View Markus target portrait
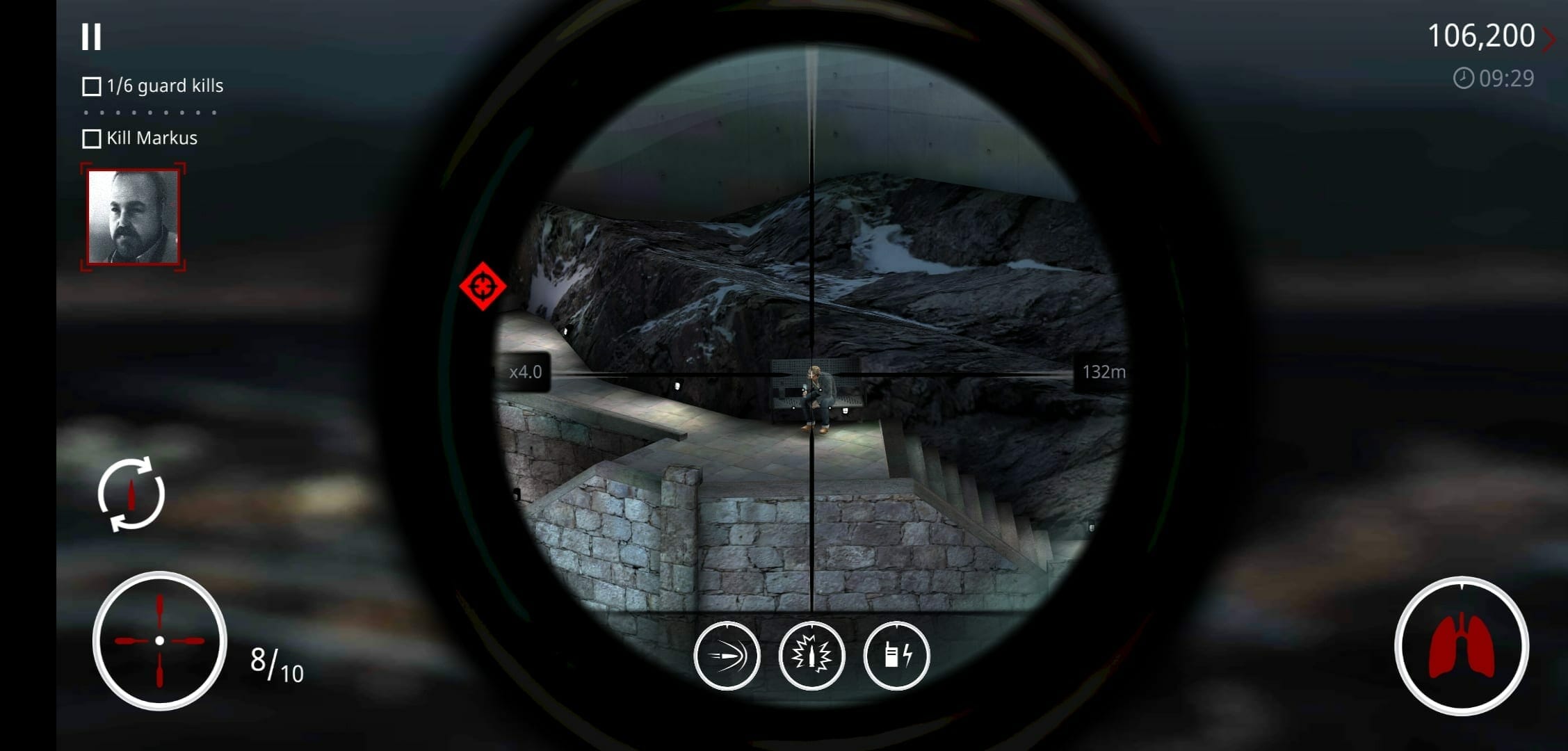 133,218
